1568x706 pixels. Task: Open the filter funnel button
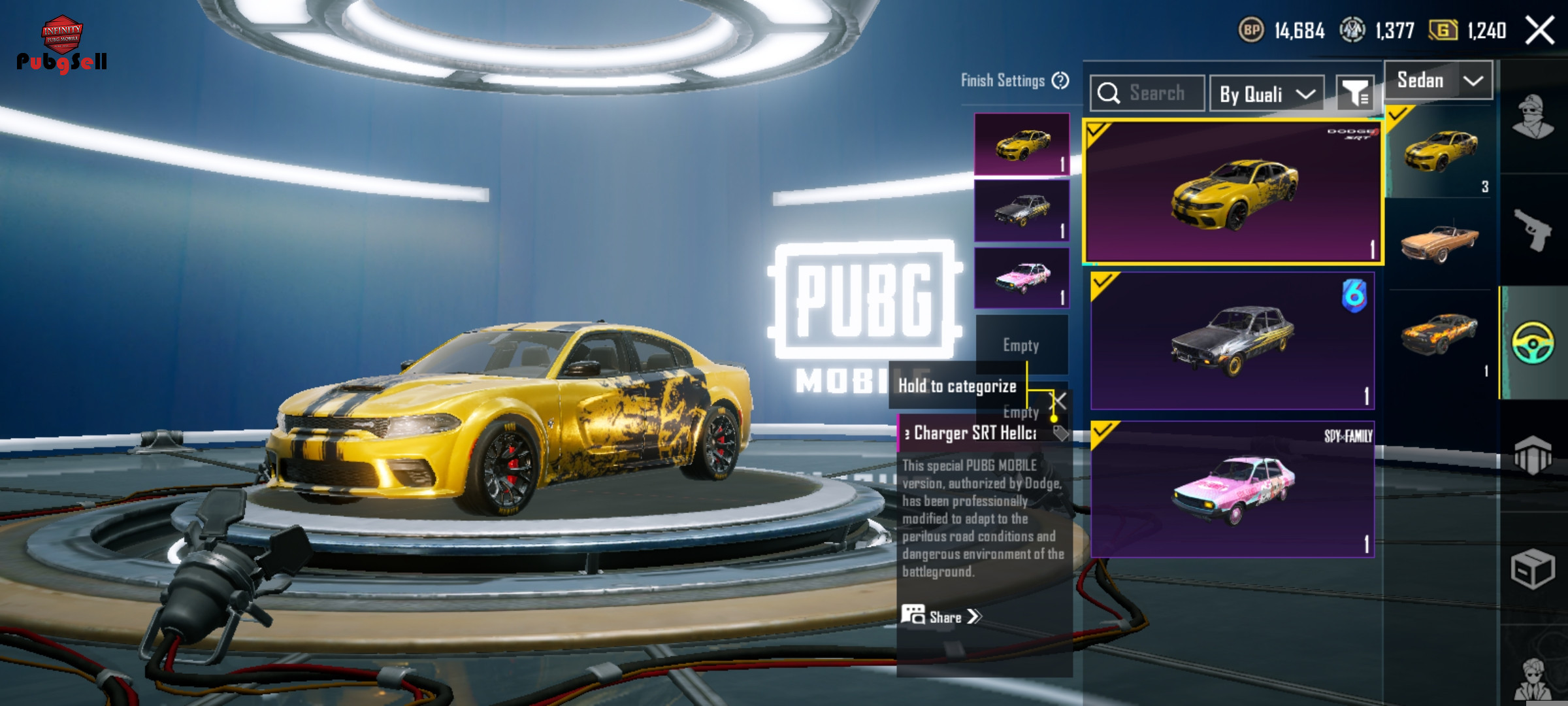pos(1355,94)
